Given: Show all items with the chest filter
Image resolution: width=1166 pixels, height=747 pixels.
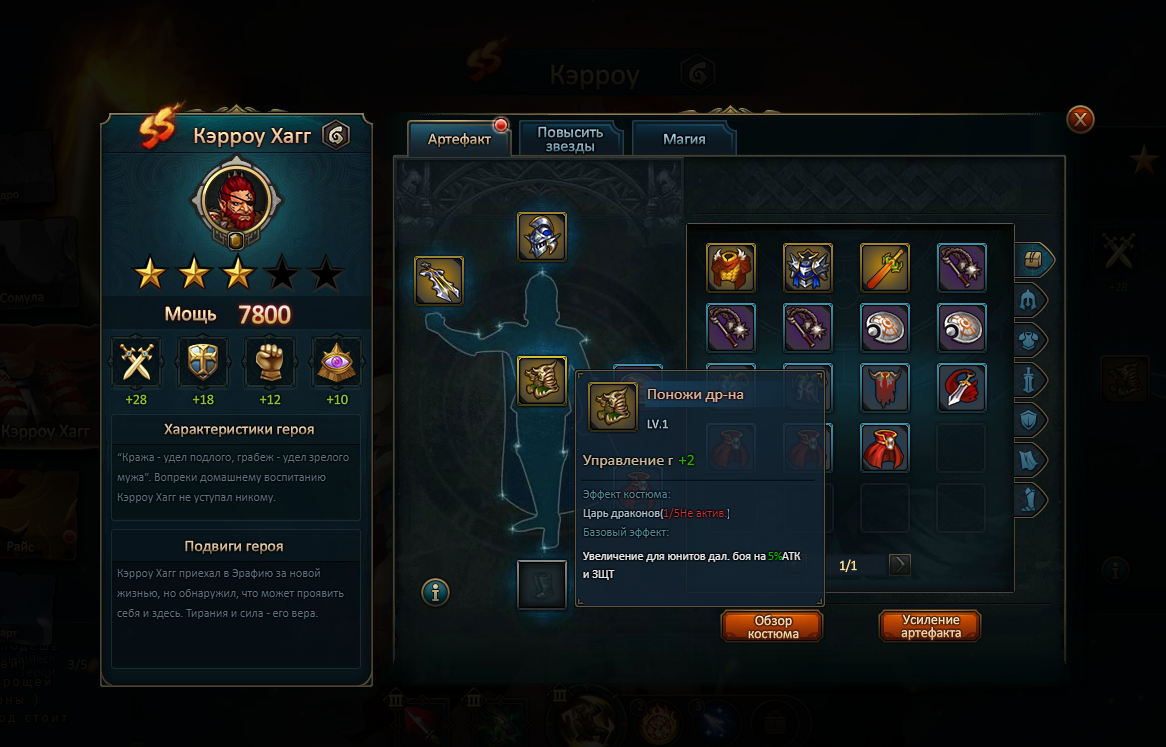Looking at the screenshot, I should click(1032, 259).
